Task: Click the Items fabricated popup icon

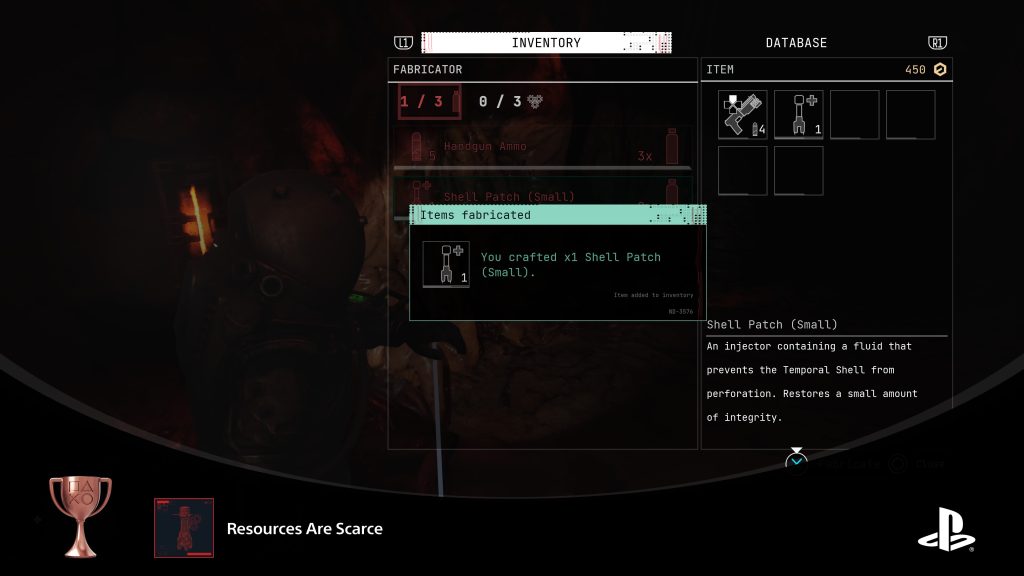Action: tap(446, 264)
